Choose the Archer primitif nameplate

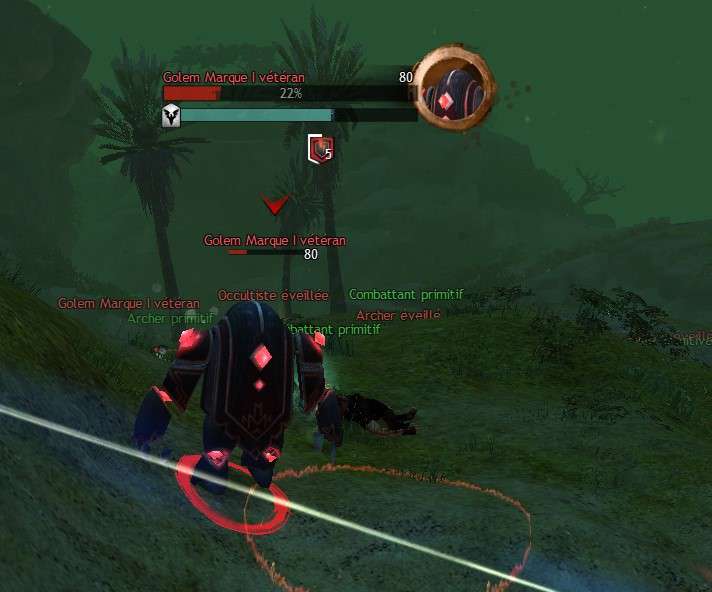(x=170, y=319)
